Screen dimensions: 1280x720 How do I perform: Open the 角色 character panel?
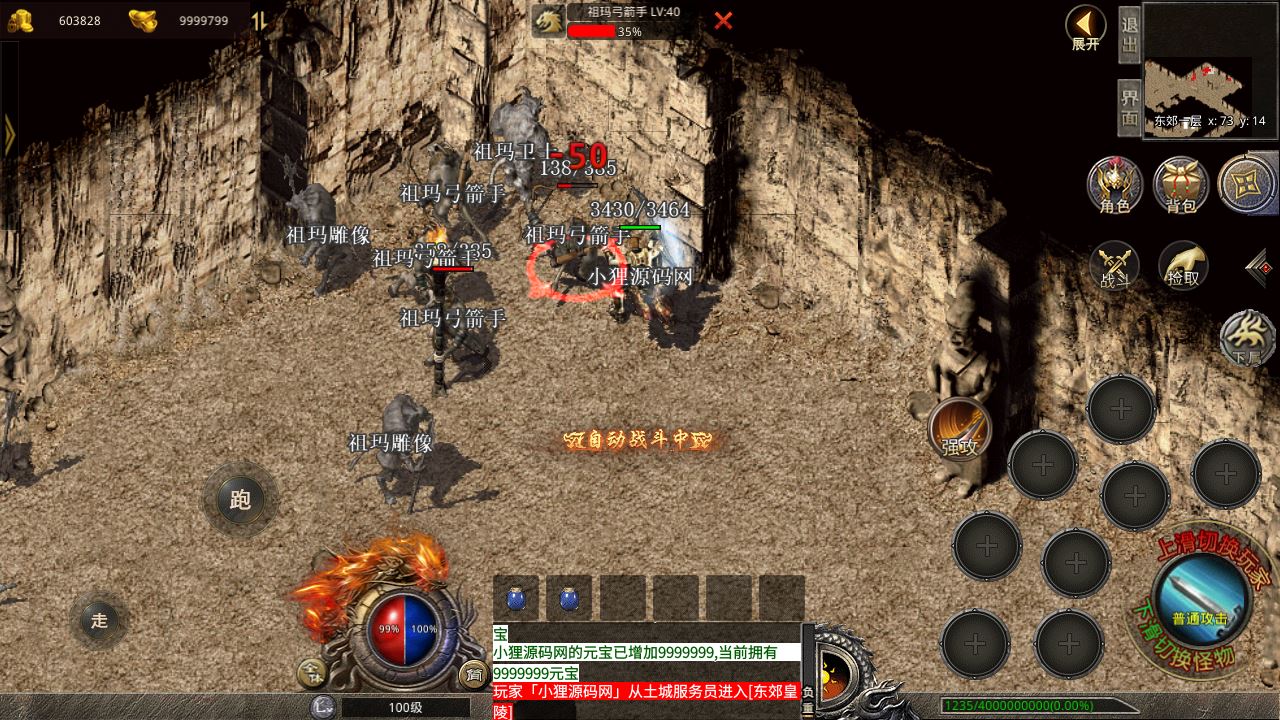[x=1115, y=184]
